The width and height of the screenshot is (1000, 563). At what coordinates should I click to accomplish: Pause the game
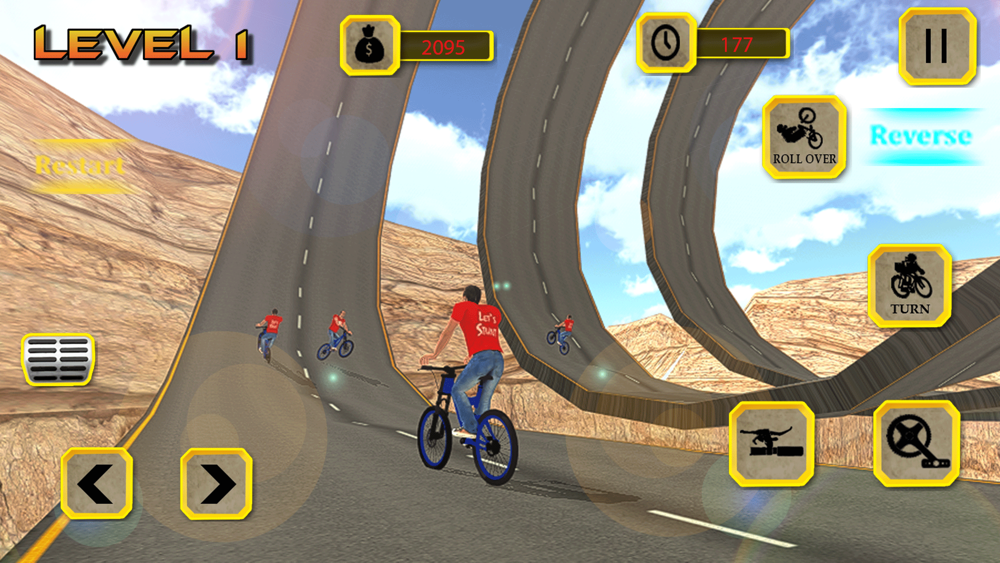pos(937,47)
